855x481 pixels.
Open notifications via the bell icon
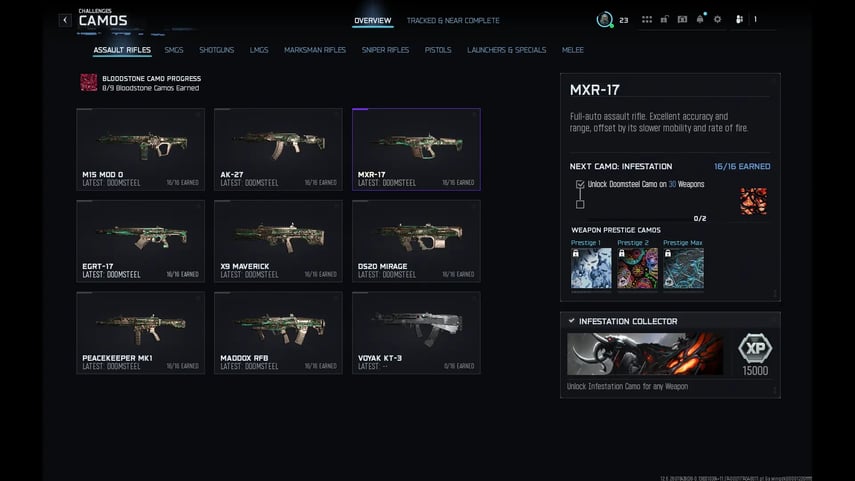(699, 19)
